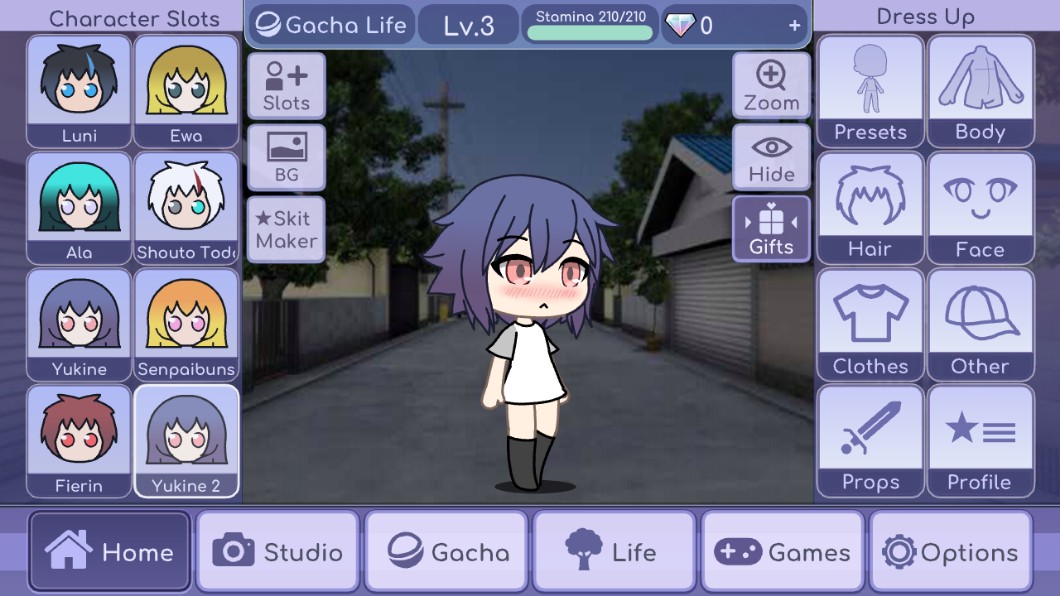Viewport: 1060px width, 596px height.
Task: Open the Skit Maker
Action: pos(286,229)
